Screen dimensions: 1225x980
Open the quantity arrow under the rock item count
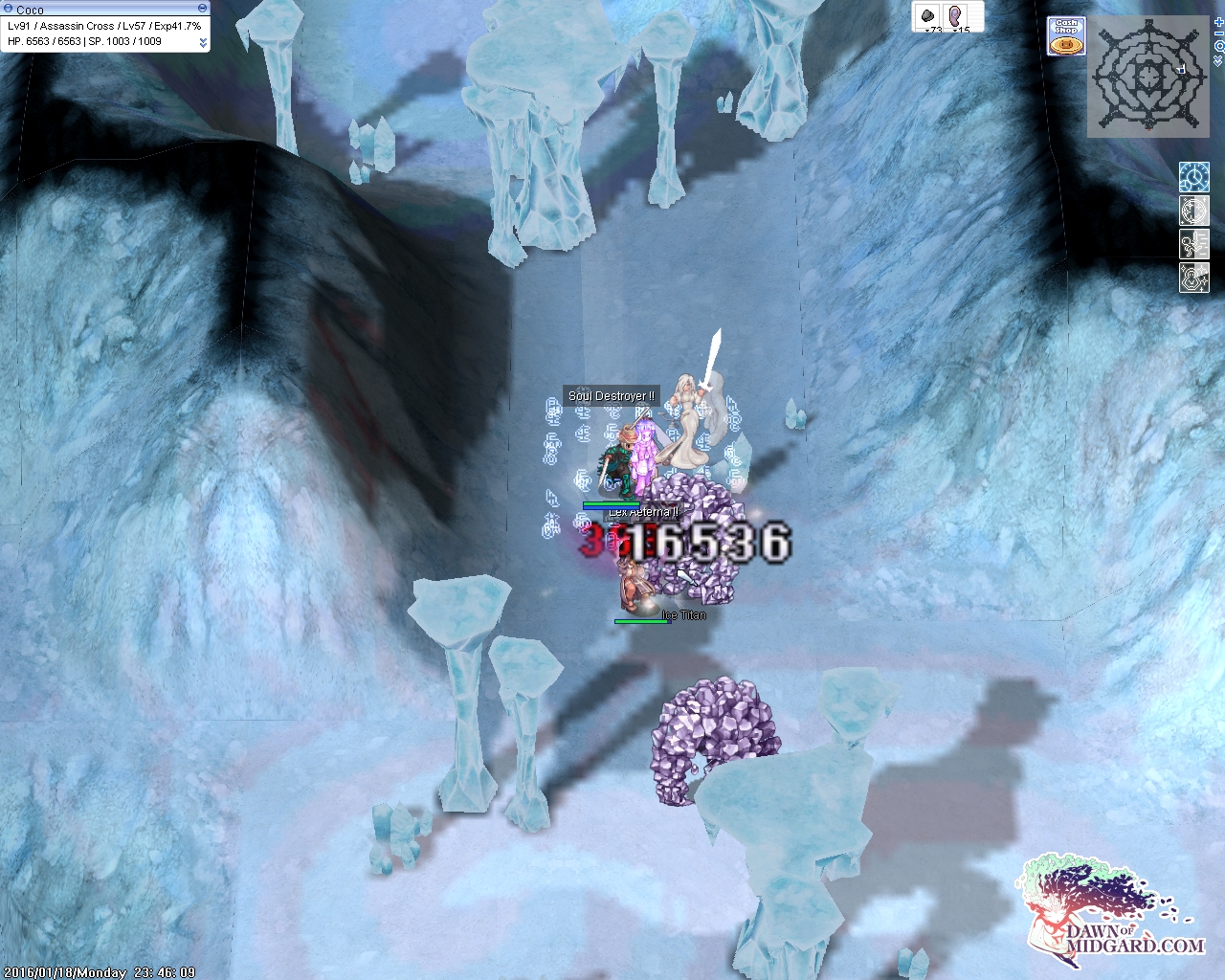(x=927, y=31)
